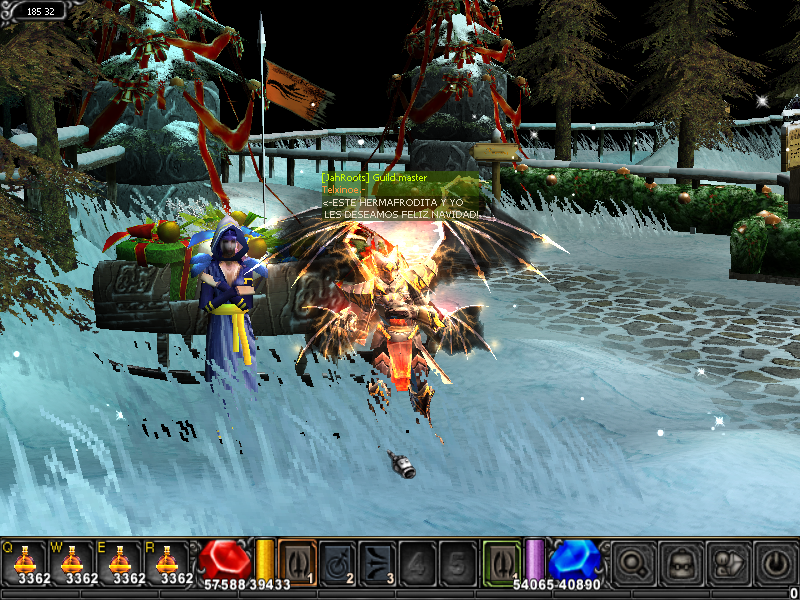The width and height of the screenshot is (800, 600).
Task: Open the magnifying glass search button
Action: 632,561
